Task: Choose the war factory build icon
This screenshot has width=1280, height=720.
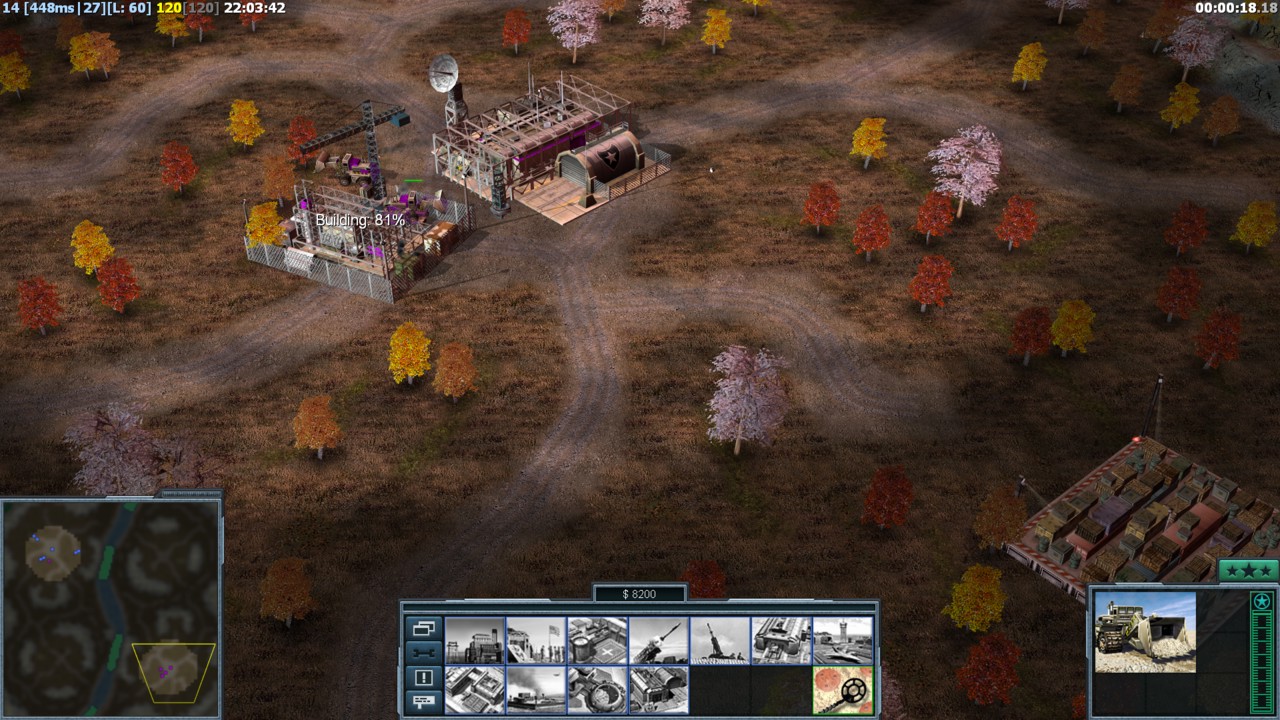Action: click(x=781, y=640)
